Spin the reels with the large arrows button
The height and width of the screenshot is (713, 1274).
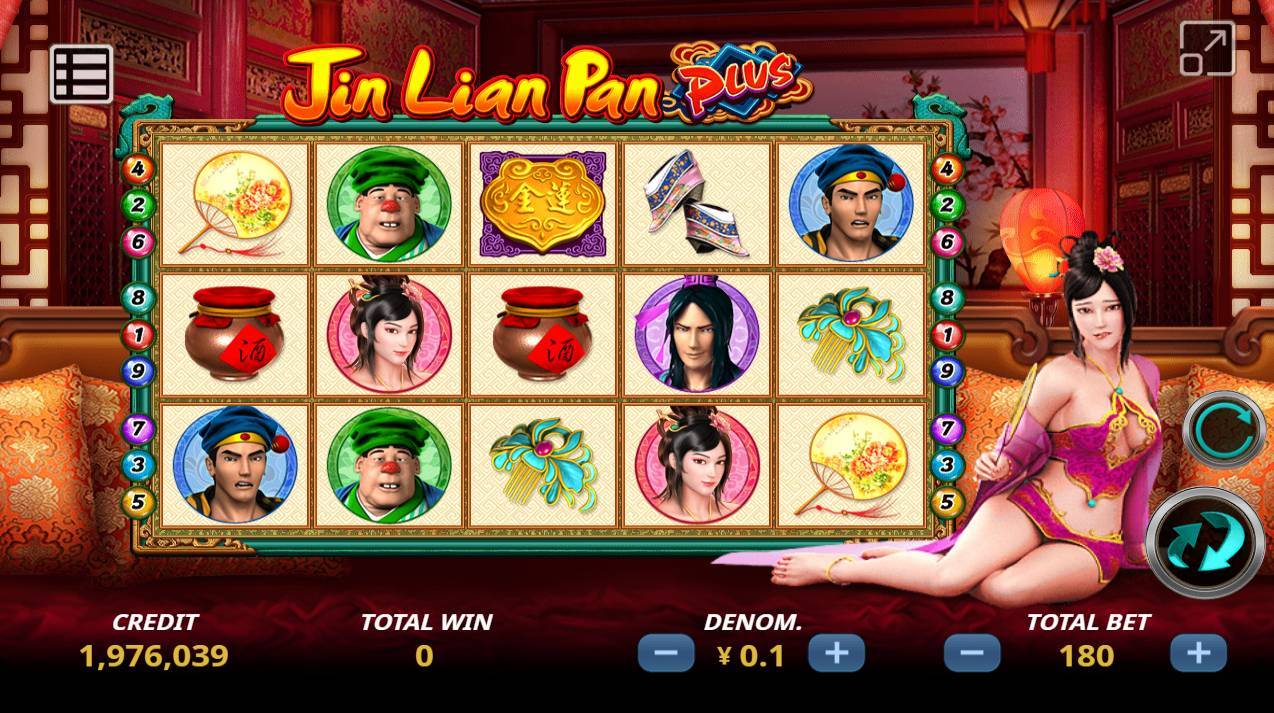tap(1204, 542)
